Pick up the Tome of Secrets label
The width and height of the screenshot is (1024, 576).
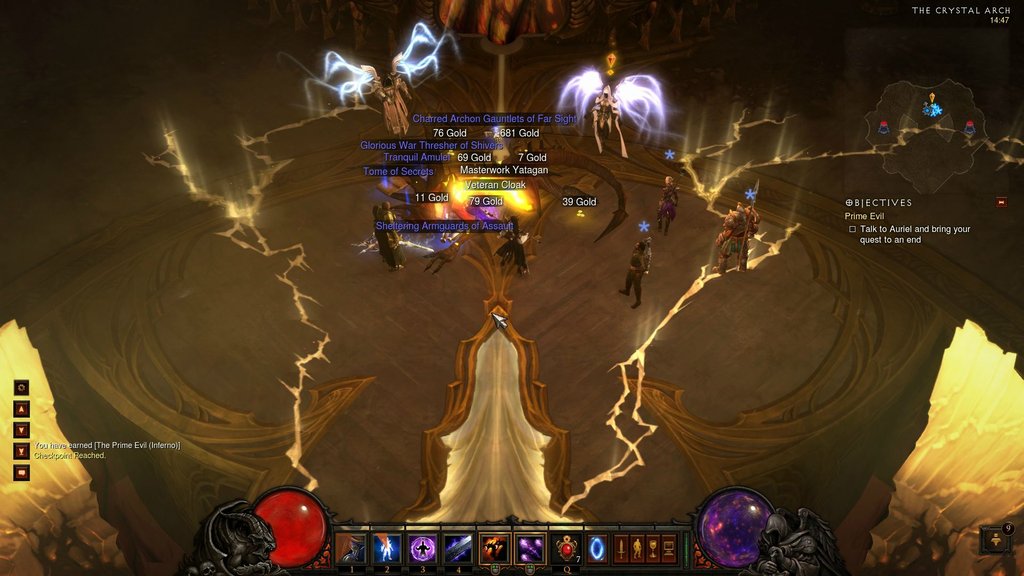[x=398, y=172]
